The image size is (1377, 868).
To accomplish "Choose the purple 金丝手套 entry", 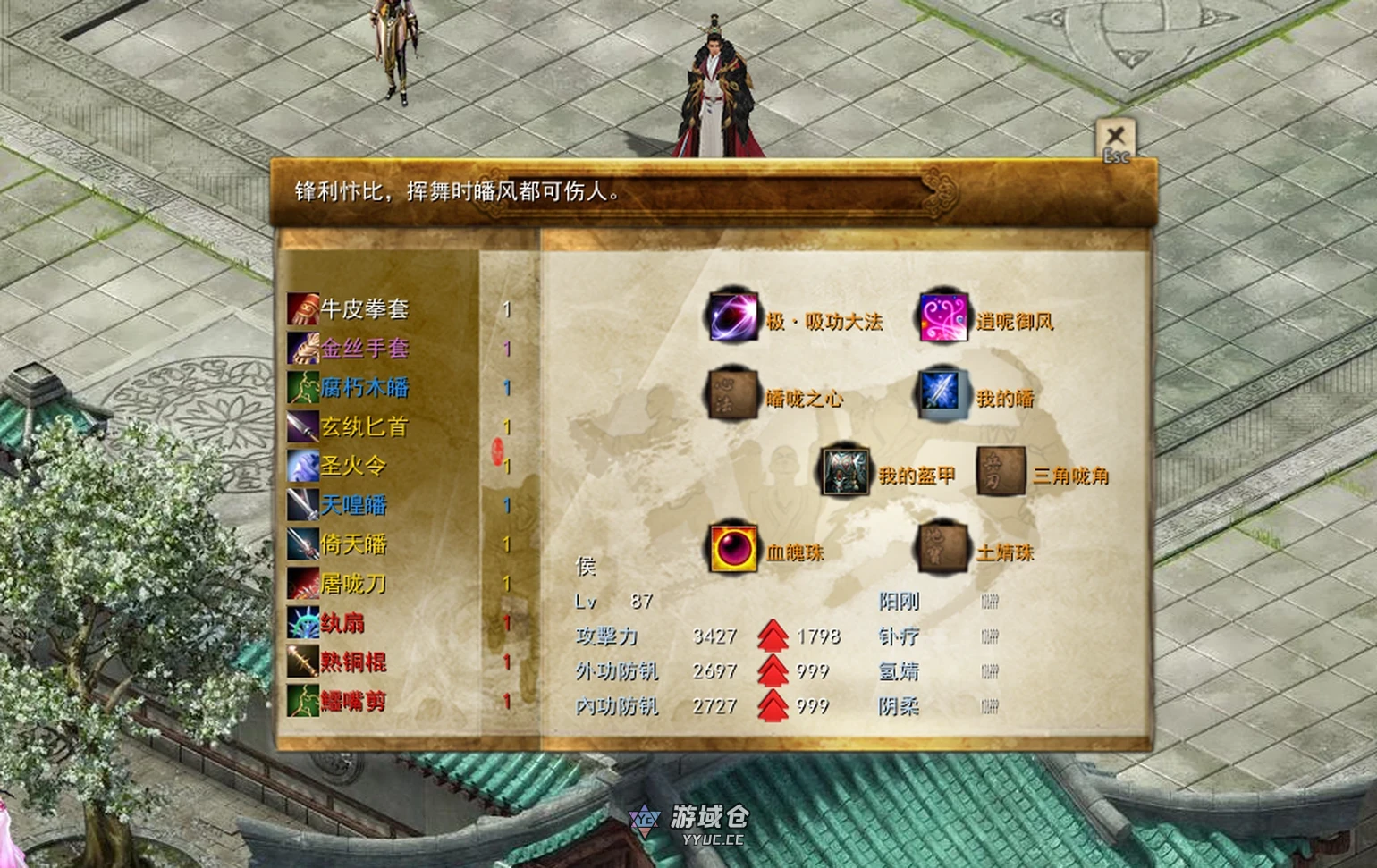I will tap(364, 349).
